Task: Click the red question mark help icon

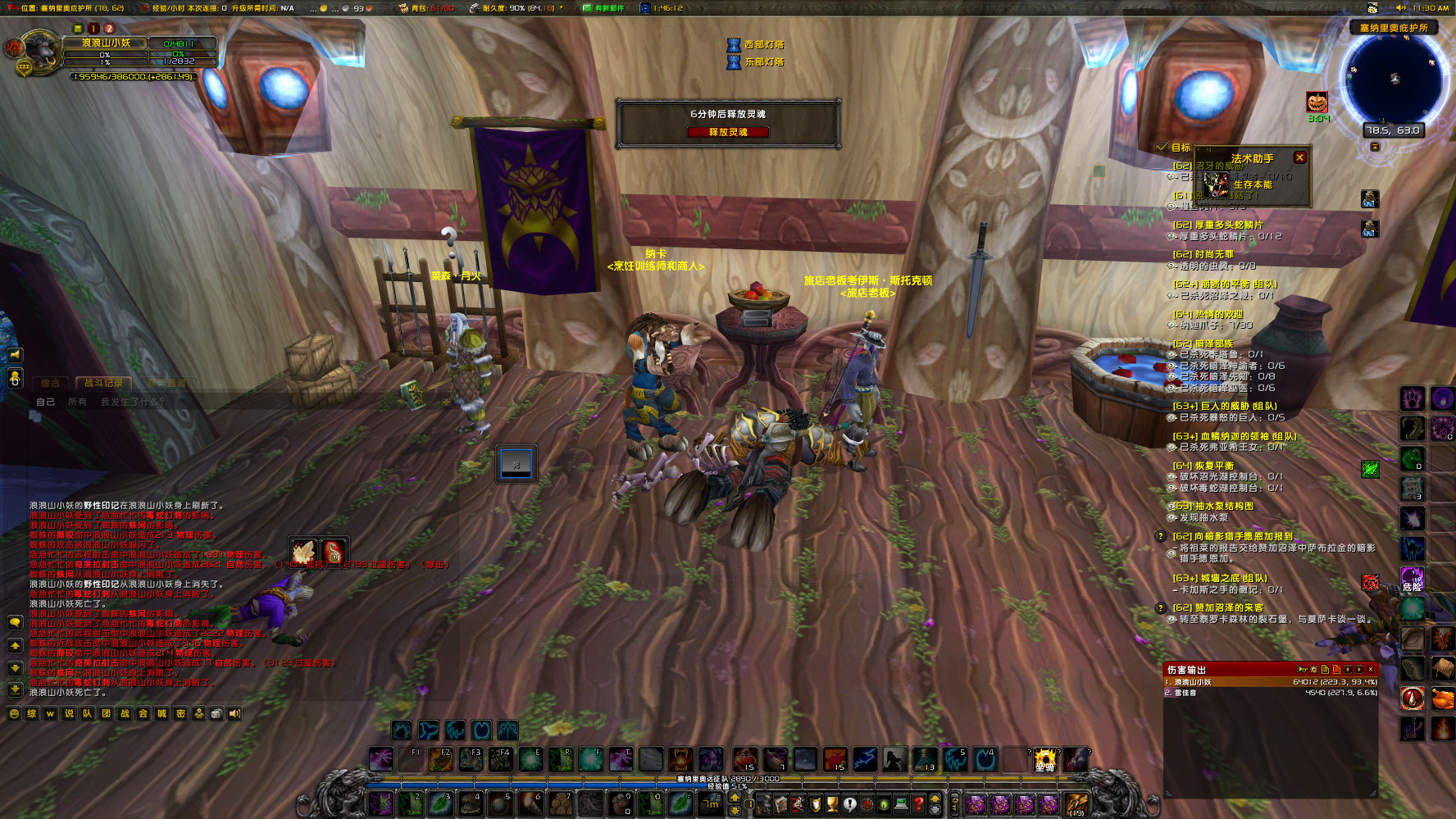Action: click(918, 804)
